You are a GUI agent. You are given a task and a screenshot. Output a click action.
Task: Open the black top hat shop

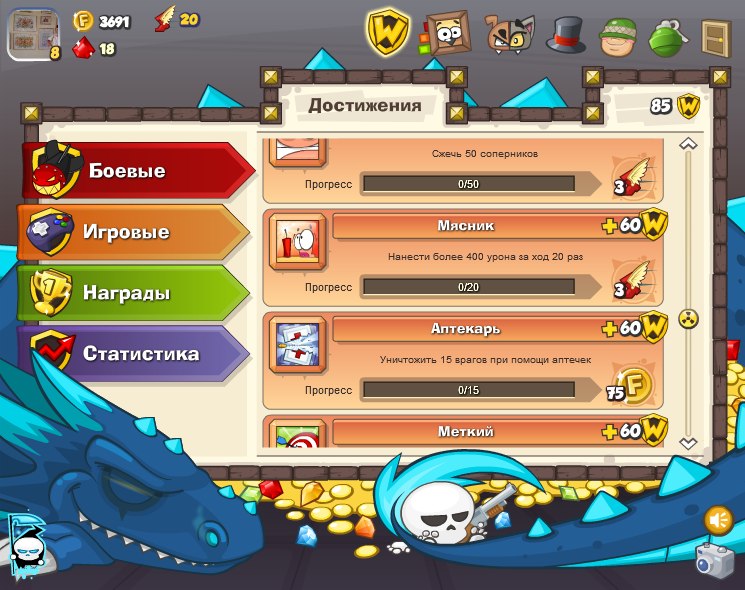point(566,35)
